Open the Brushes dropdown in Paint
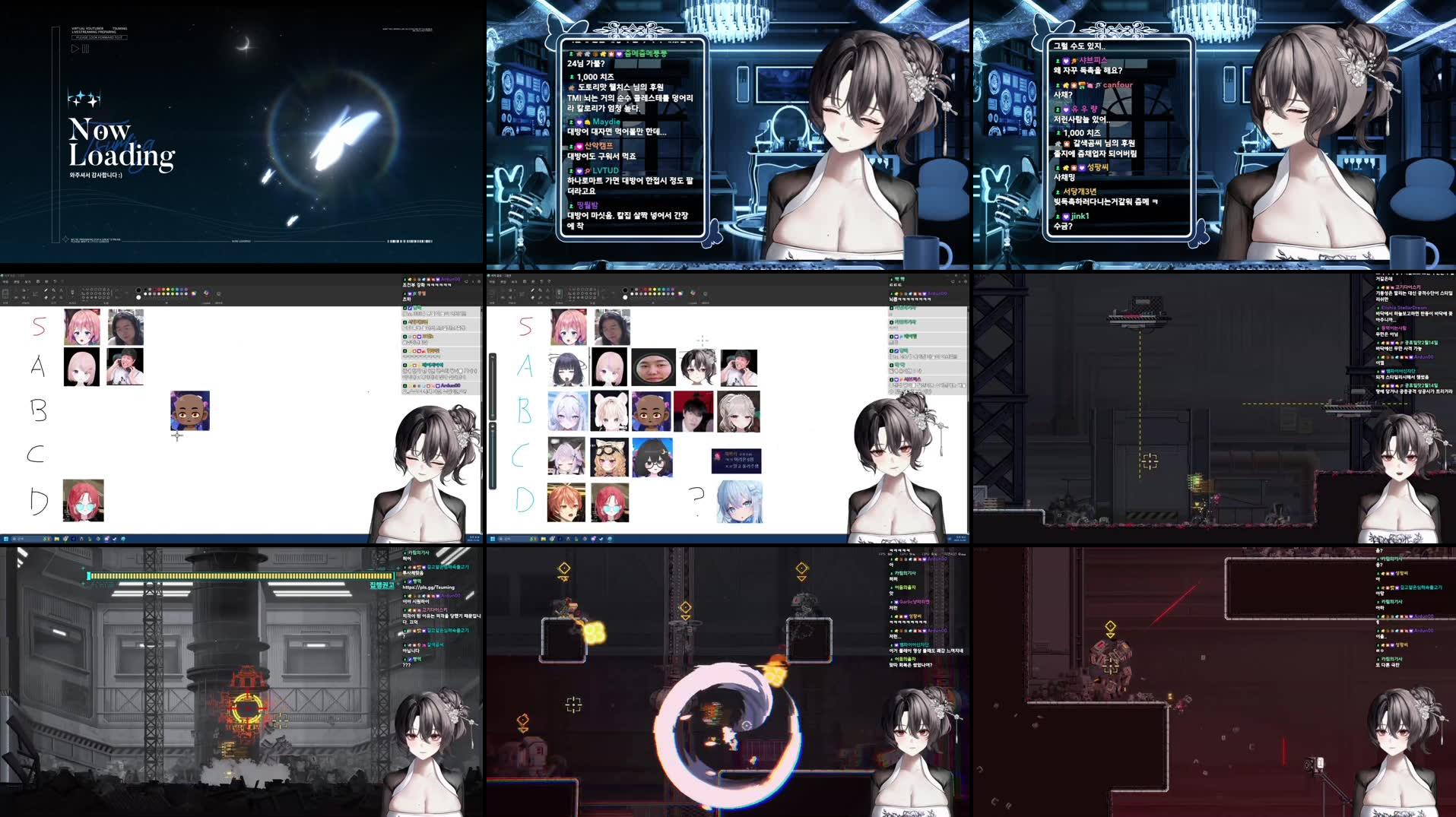1456x817 pixels. click(72, 293)
